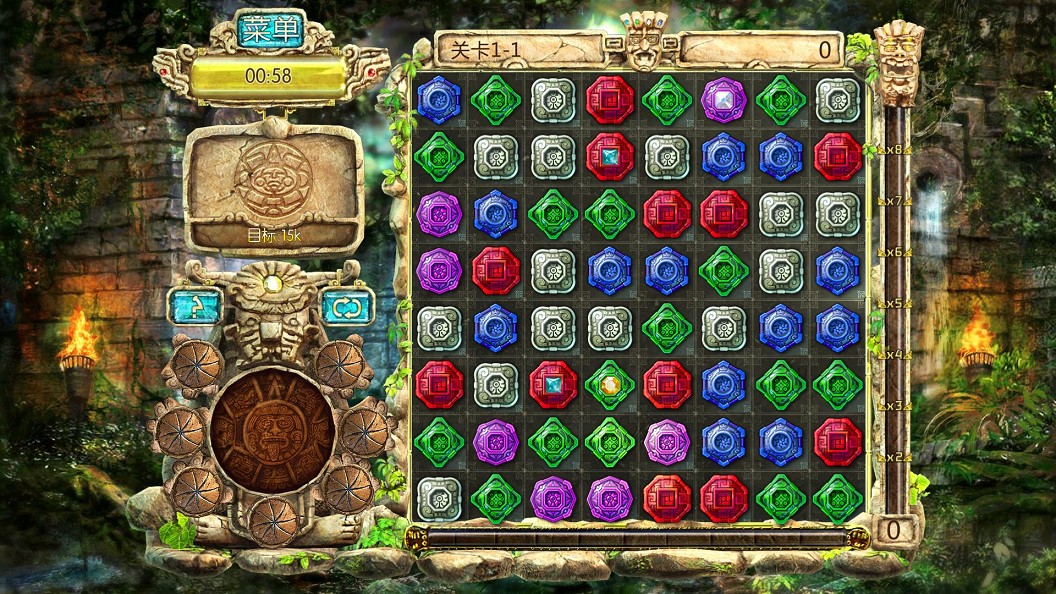Image resolution: width=1056 pixels, height=594 pixels.
Task: Pick the green tile with yellow gem
Action: (x=610, y=384)
